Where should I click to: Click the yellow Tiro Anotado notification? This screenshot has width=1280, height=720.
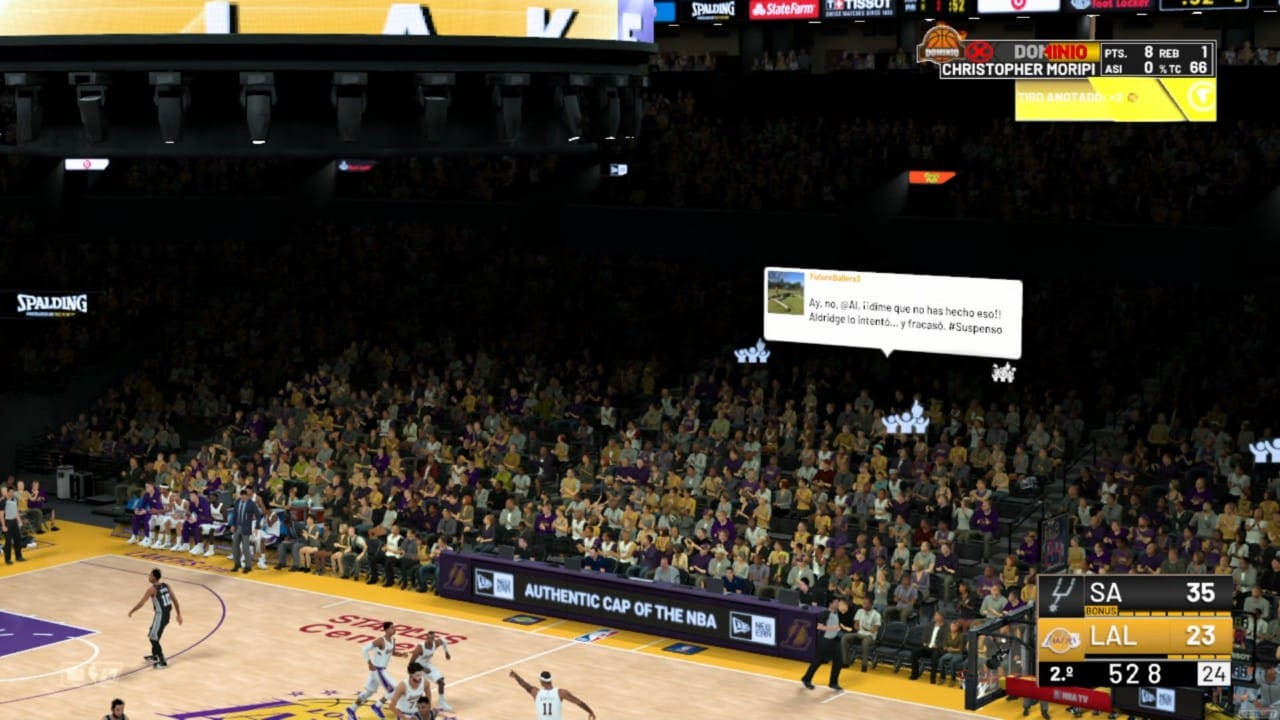1115,99
